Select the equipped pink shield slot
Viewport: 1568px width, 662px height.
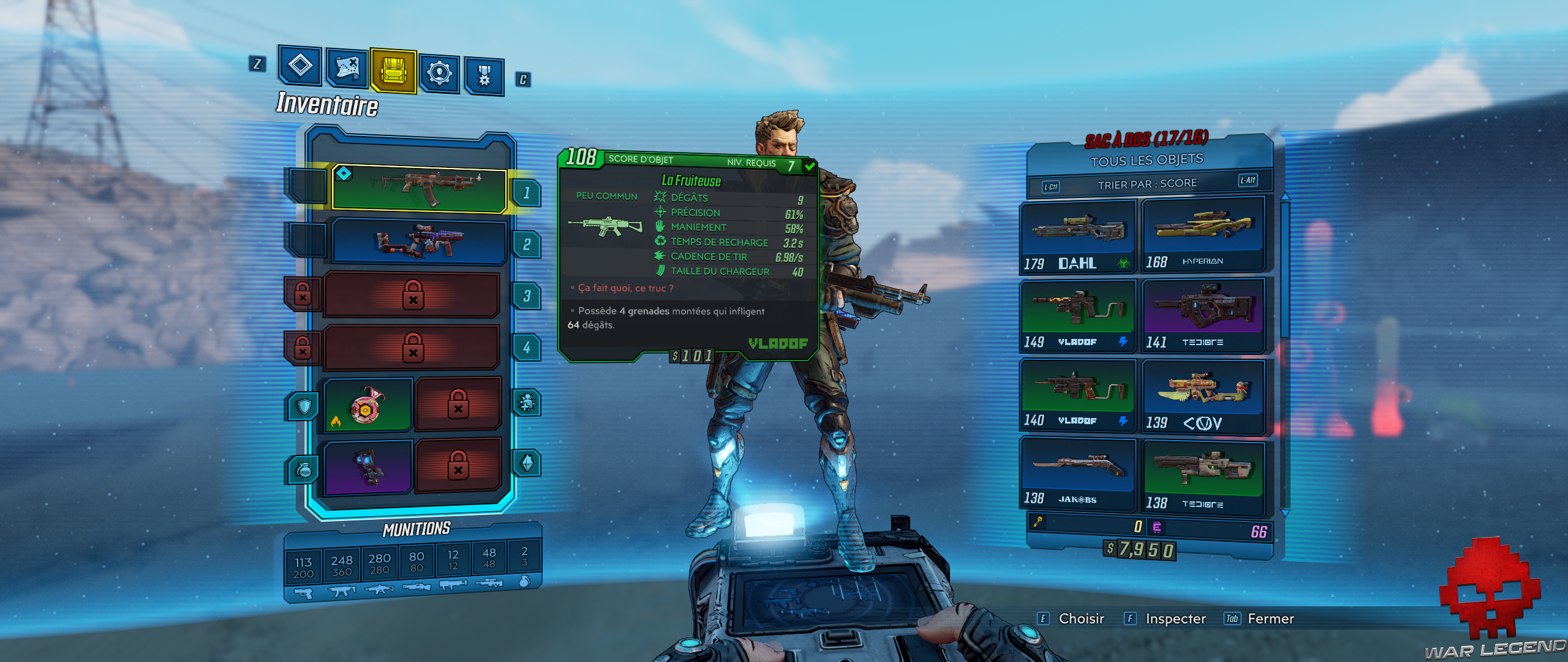[367, 405]
